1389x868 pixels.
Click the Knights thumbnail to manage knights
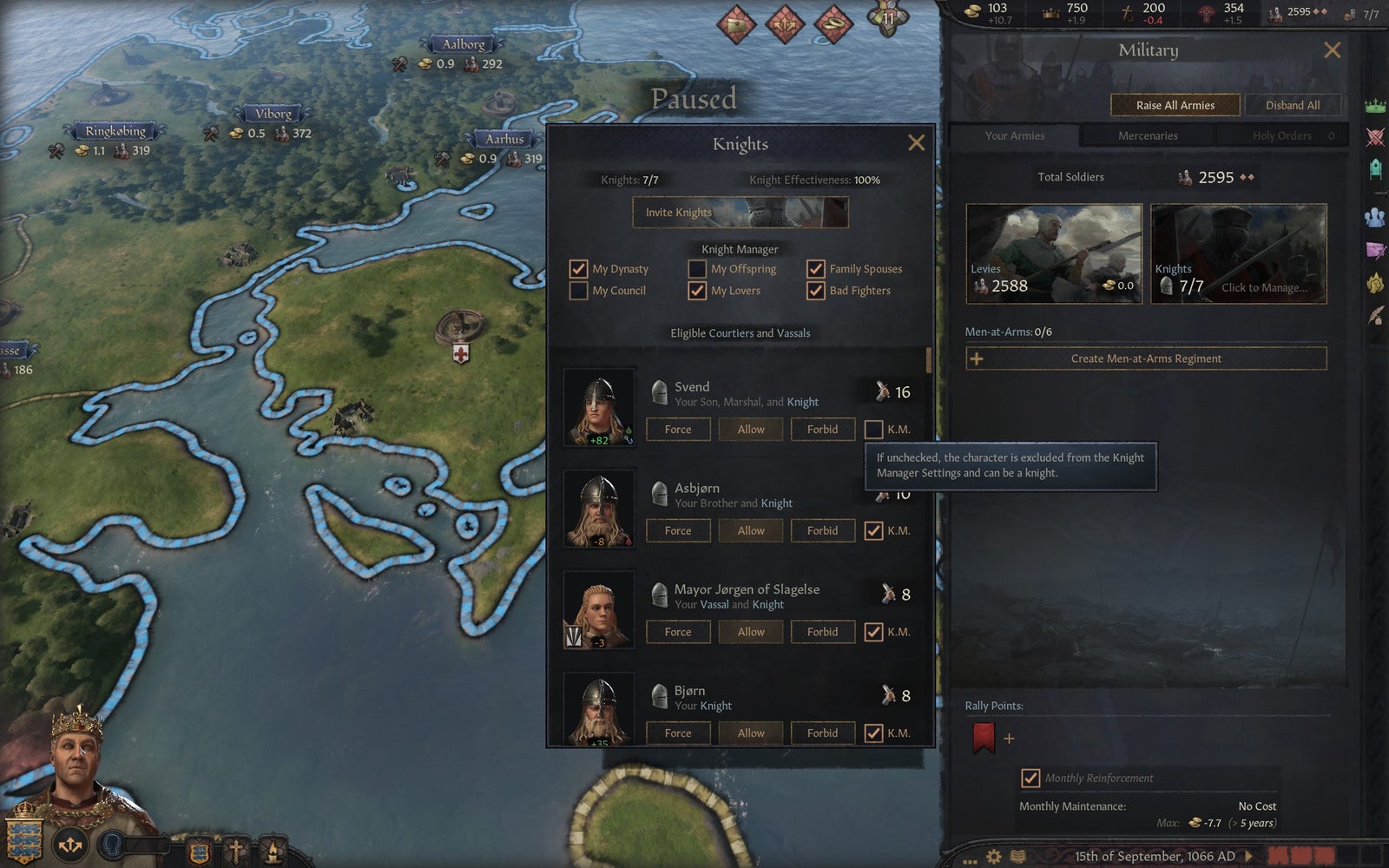tap(1238, 253)
